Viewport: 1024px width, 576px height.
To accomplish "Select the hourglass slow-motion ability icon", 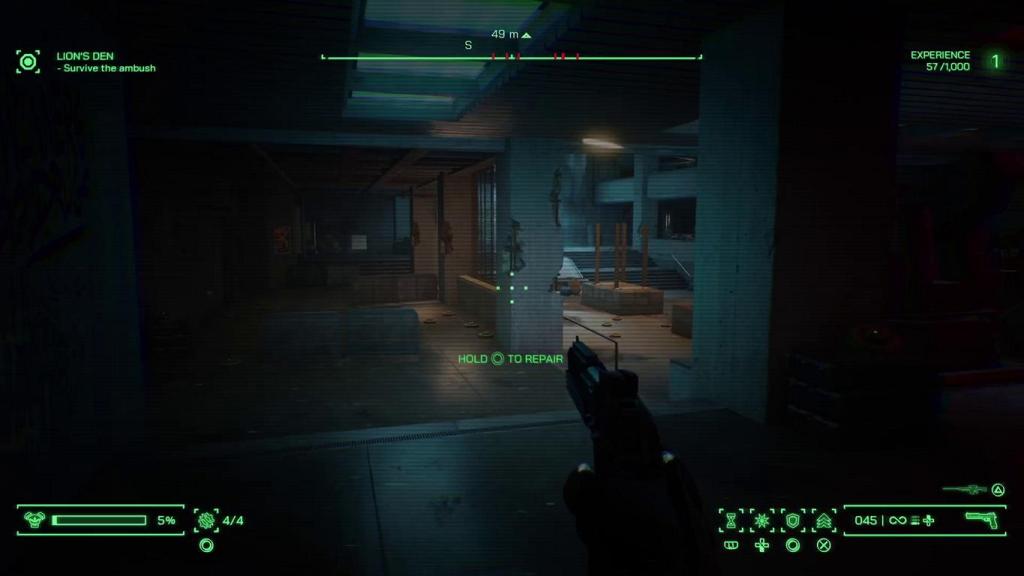I will tap(731, 520).
